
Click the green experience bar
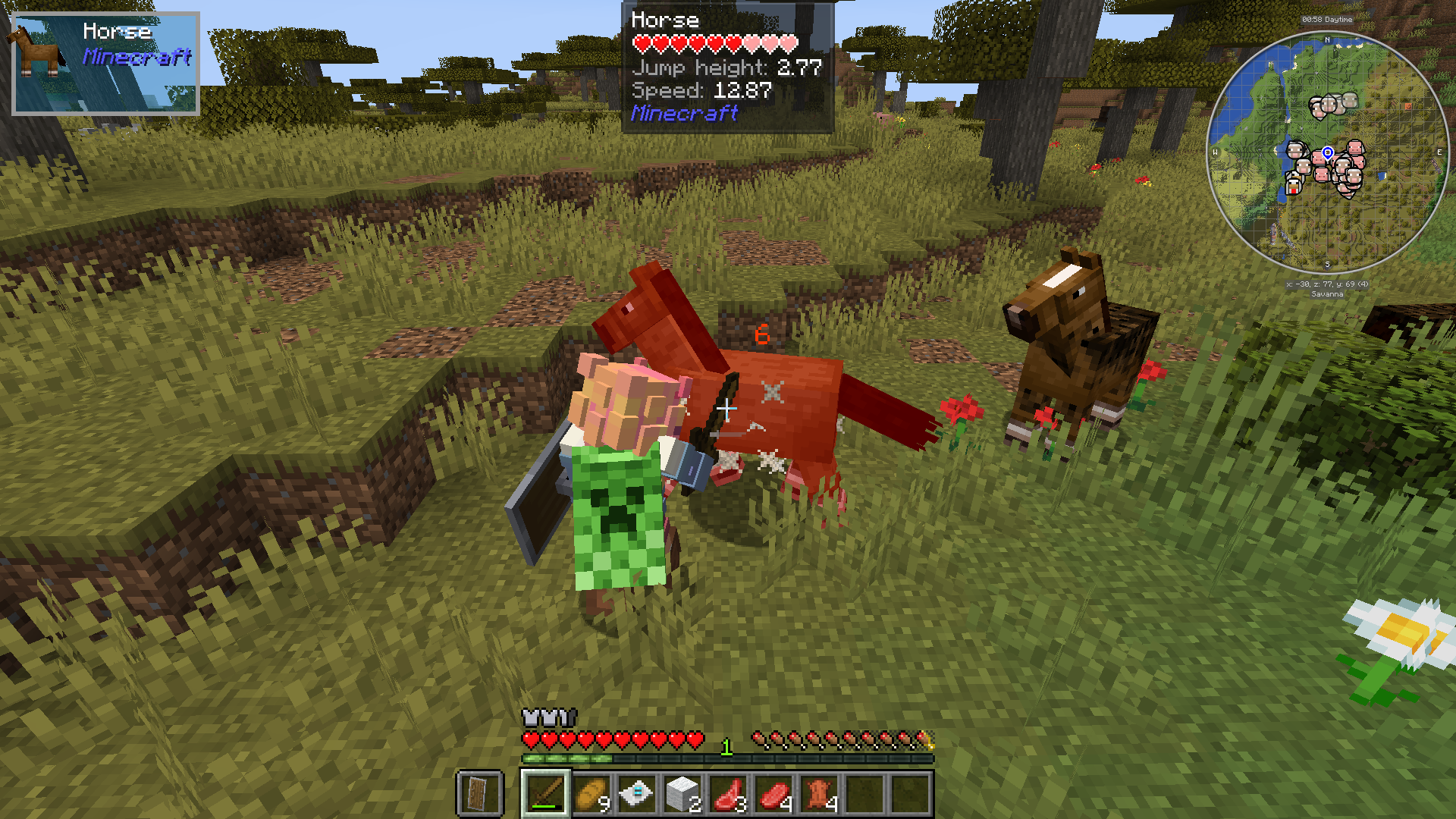click(x=565, y=758)
